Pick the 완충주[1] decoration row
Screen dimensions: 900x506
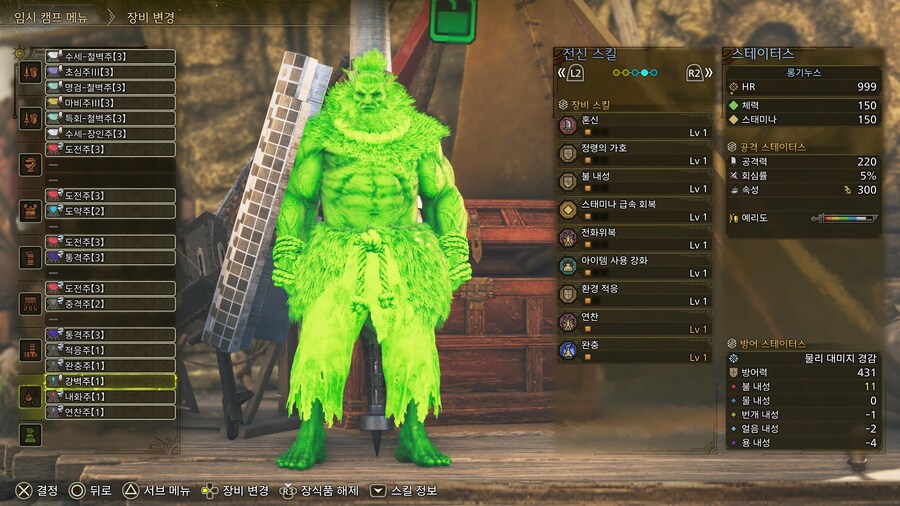point(110,365)
